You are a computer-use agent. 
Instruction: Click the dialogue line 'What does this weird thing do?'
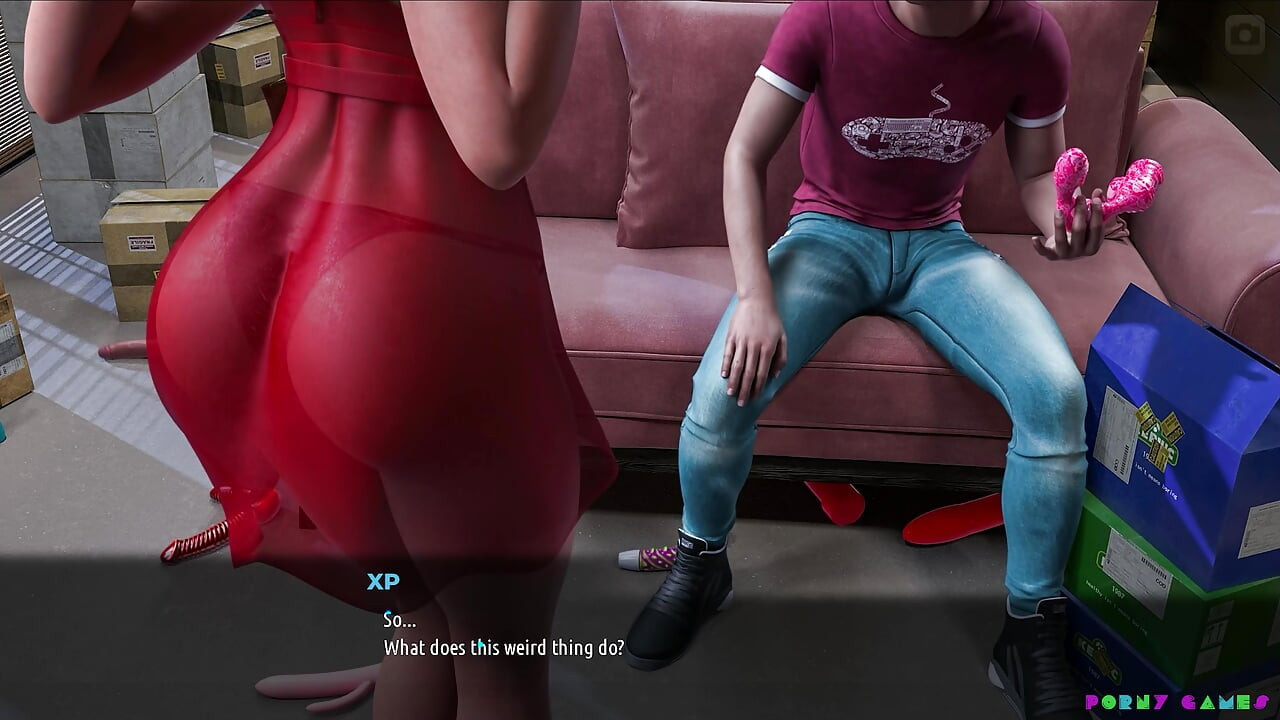tap(505, 648)
